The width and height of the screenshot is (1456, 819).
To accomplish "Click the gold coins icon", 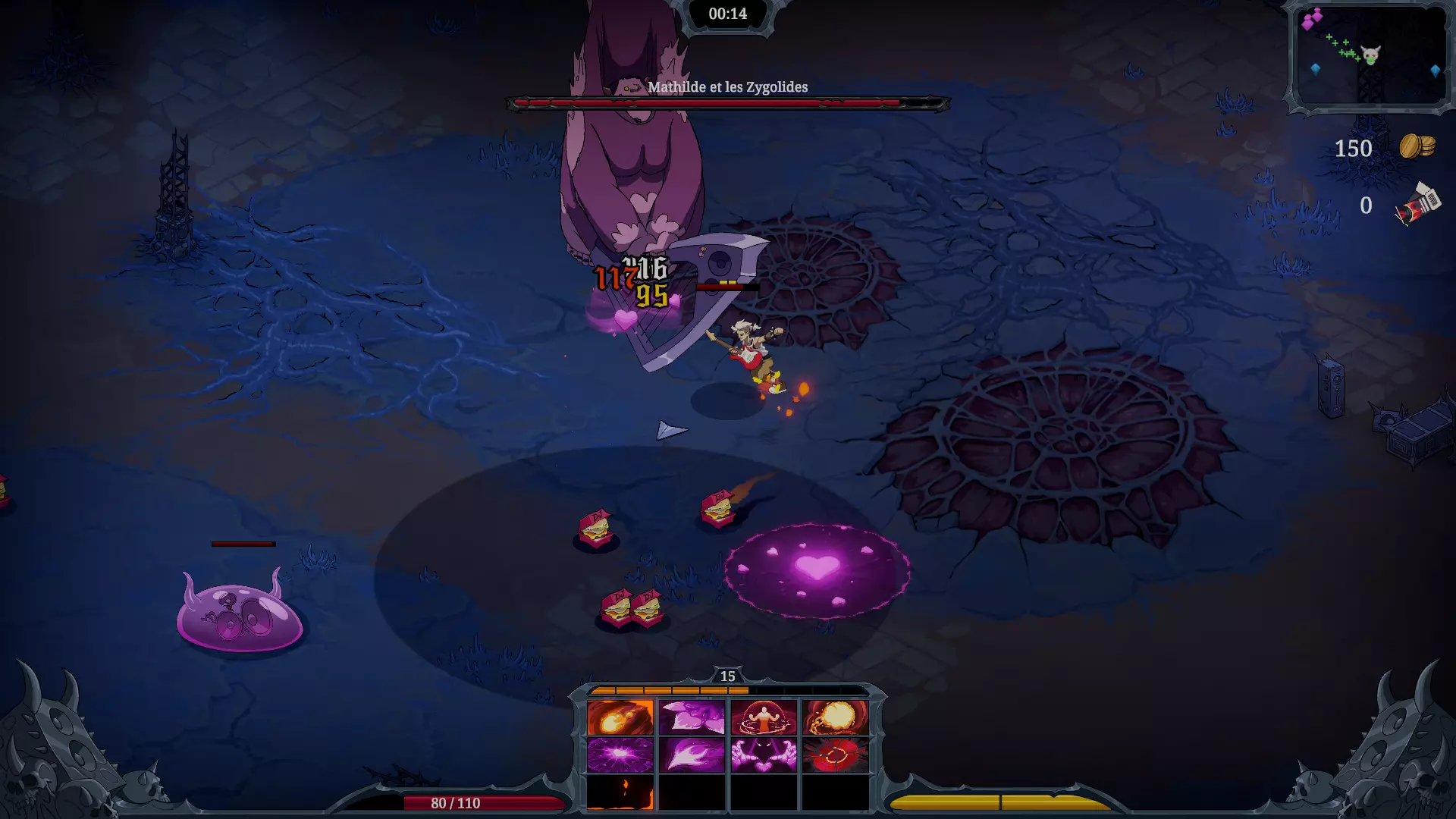I will pos(1417,146).
